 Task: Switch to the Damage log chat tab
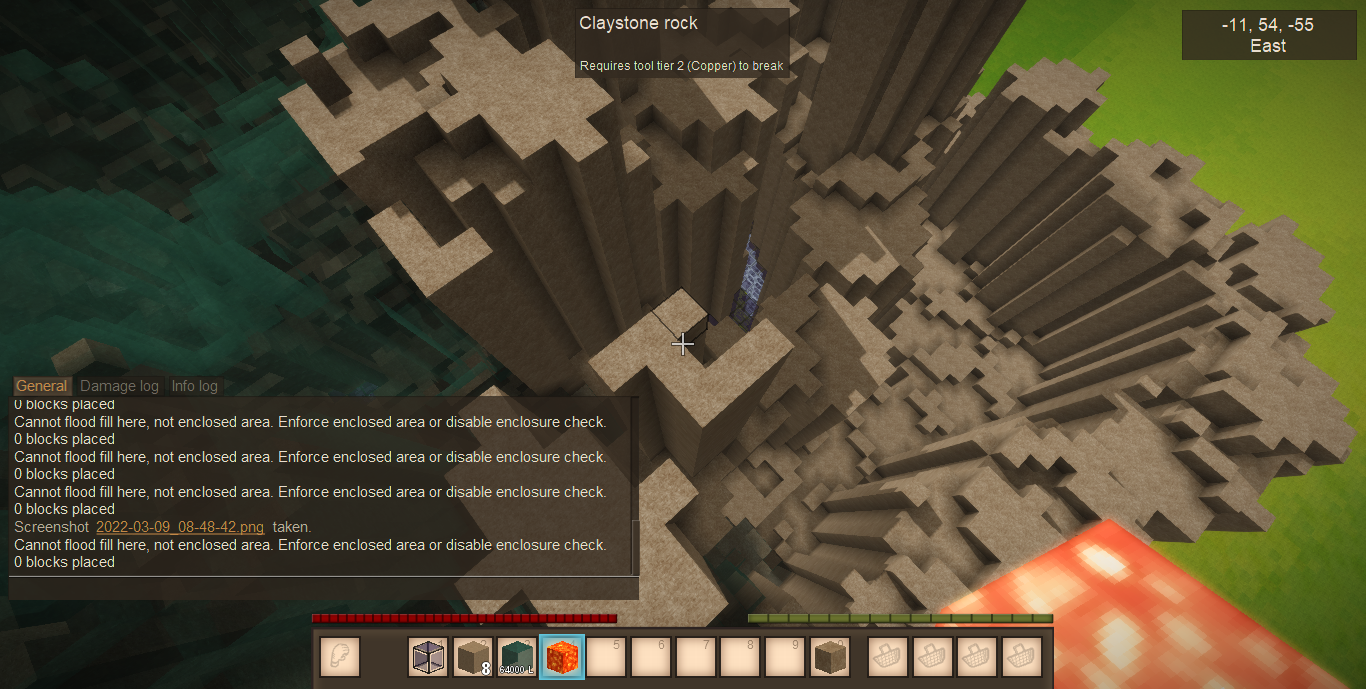pyautogui.click(x=119, y=386)
